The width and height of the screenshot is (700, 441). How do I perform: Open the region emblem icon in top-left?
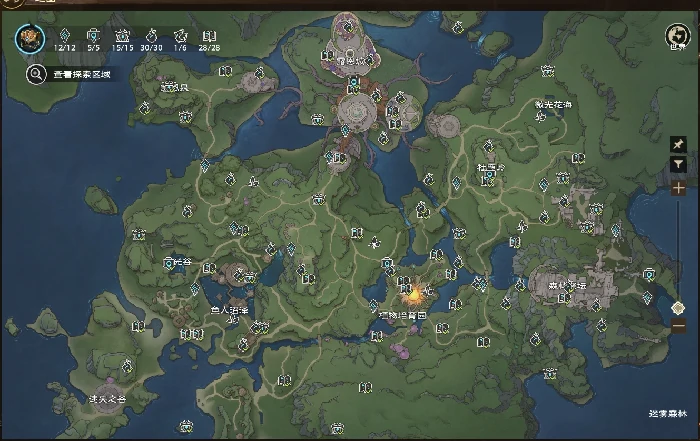pyautogui.click(x=28, y=38)
